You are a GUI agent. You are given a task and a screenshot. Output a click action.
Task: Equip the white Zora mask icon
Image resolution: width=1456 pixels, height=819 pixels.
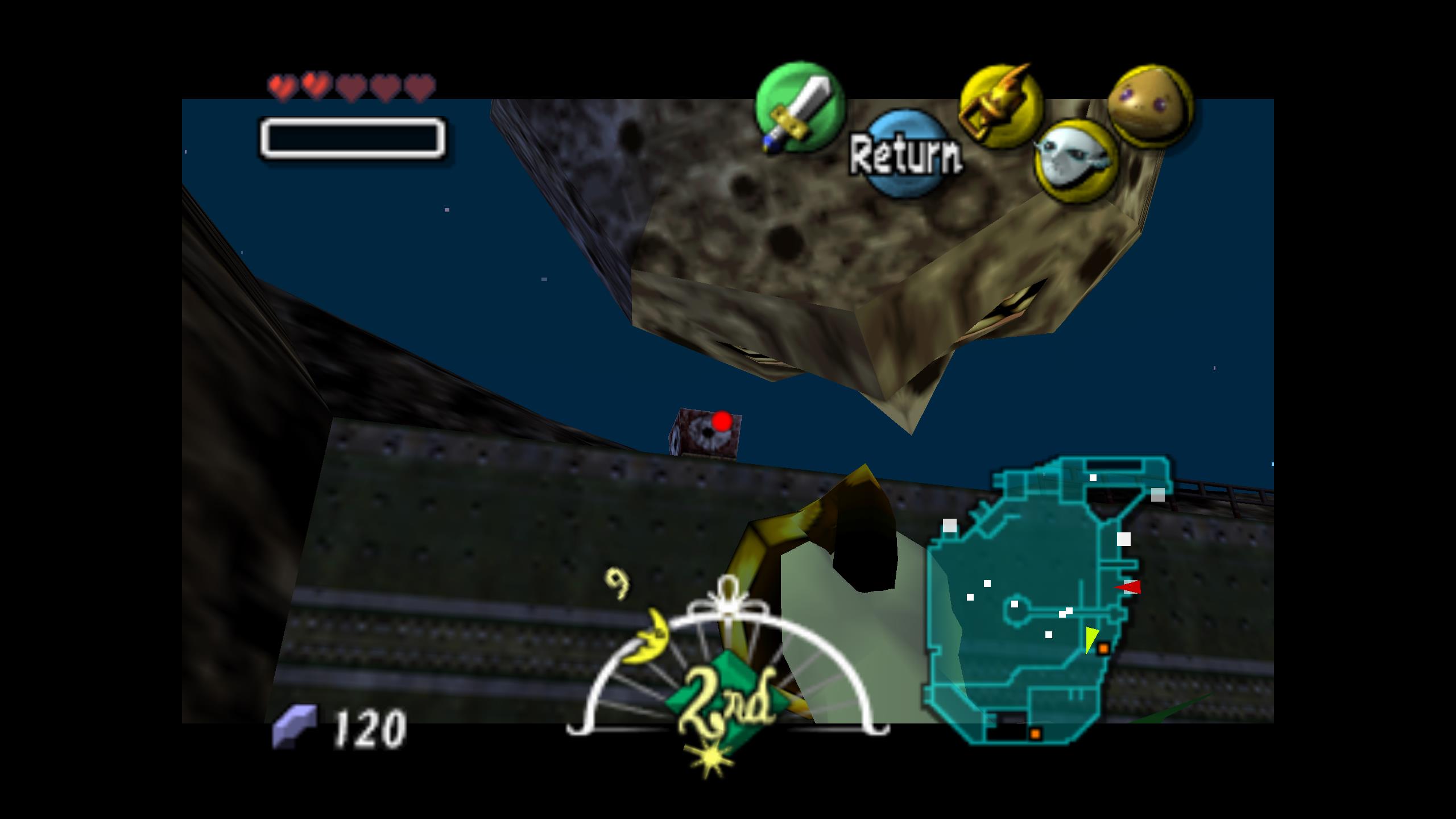[x=1075, y=161]
